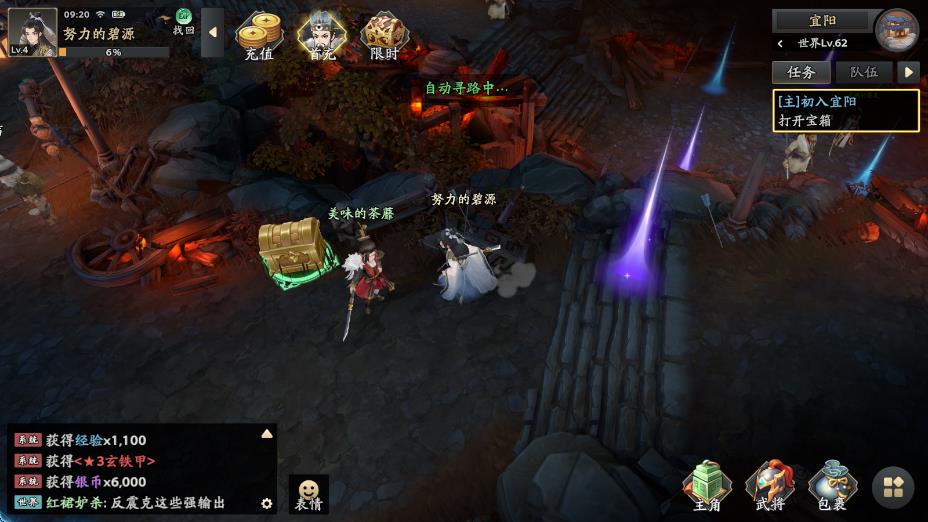
Task: Open the 武将 generals screen
Action: click(770, 486)
